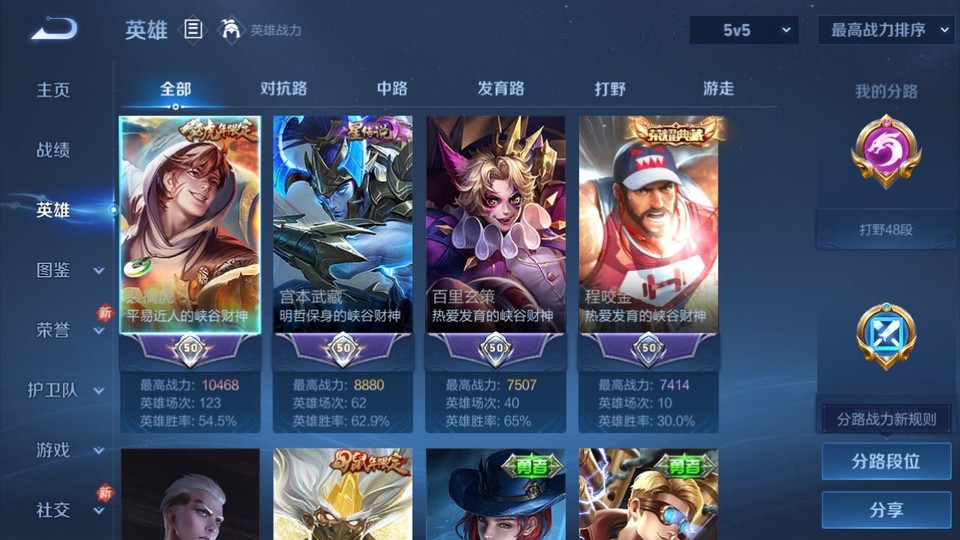Click the 分享 share button
The image size is (960, 540).
point(886,510)
